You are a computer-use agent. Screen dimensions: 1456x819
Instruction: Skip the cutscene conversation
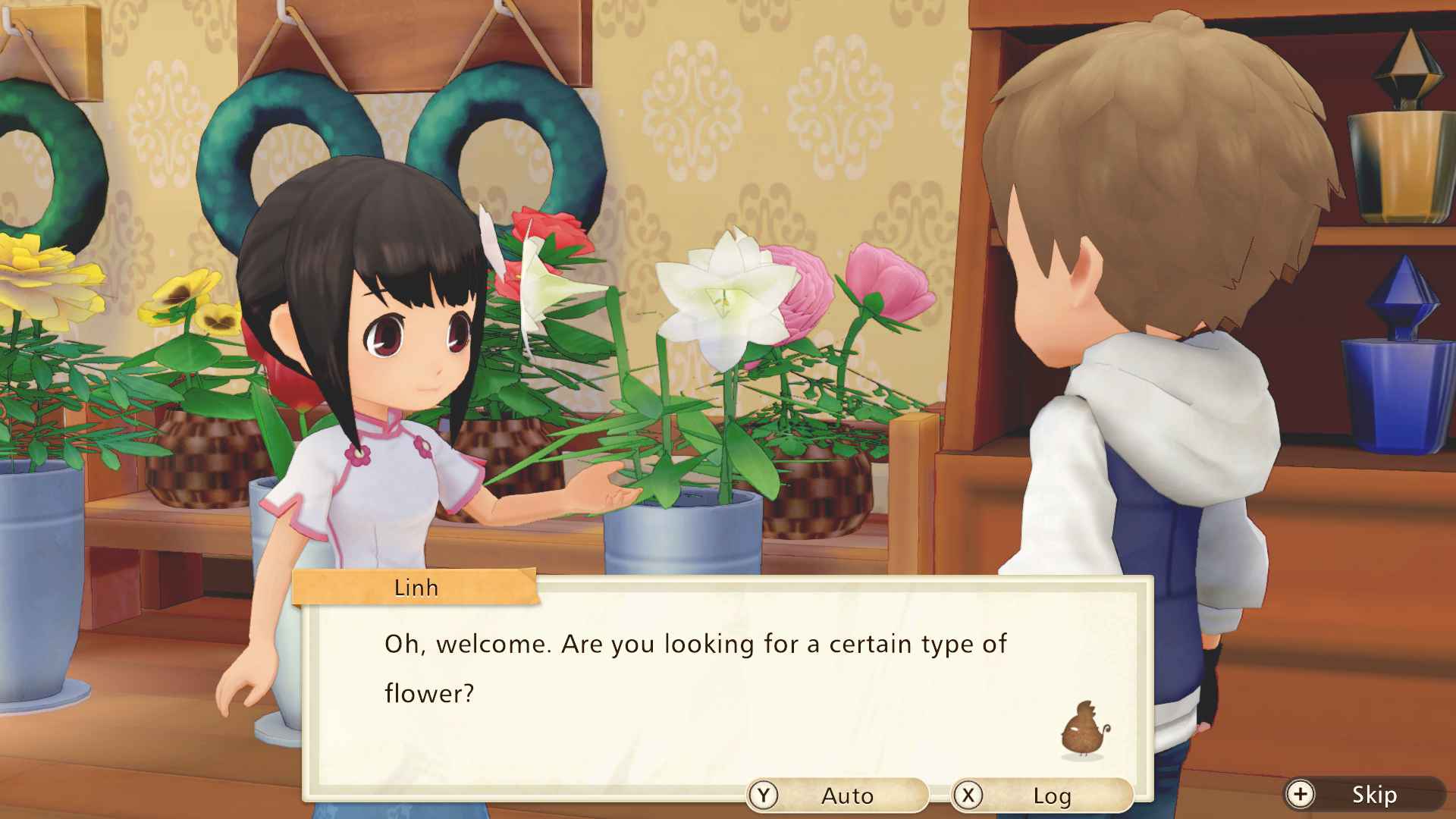(x=1363, y=794)
